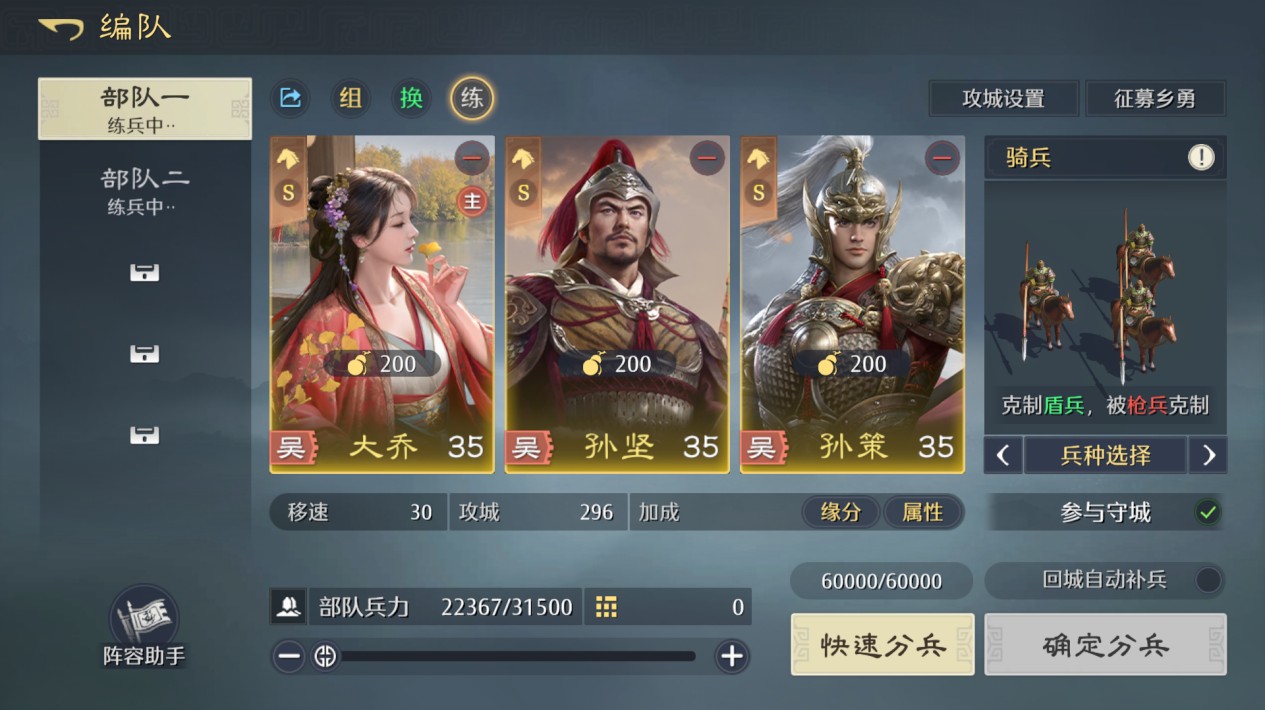The width and height of the screenshot is (1265, 710).
Task: Open 攻城设置 siege settings
Action: tap(1003, 99)
